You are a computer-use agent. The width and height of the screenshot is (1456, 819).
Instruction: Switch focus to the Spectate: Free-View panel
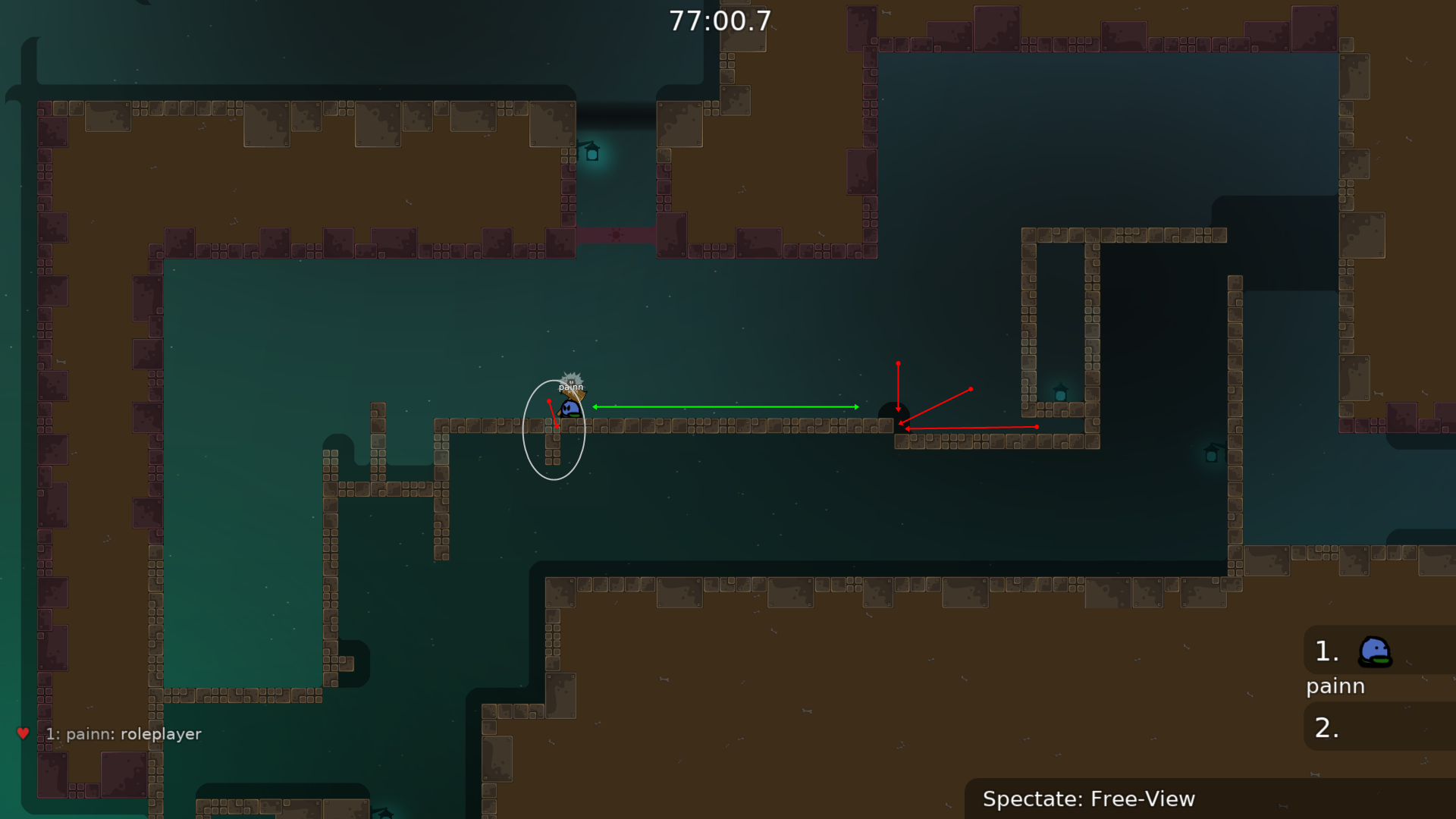click(x=1089, y=799)
